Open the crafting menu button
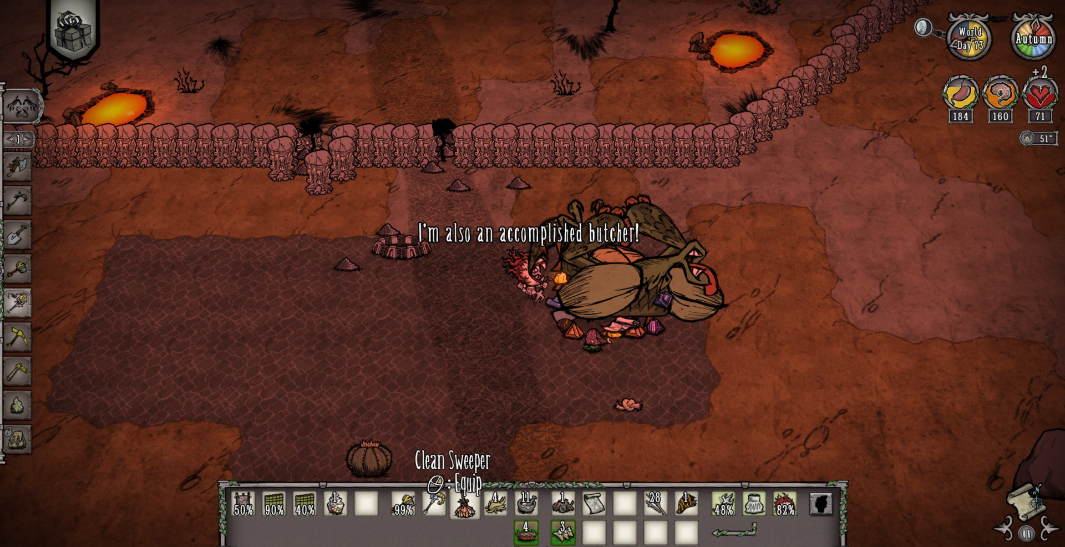 21,105
